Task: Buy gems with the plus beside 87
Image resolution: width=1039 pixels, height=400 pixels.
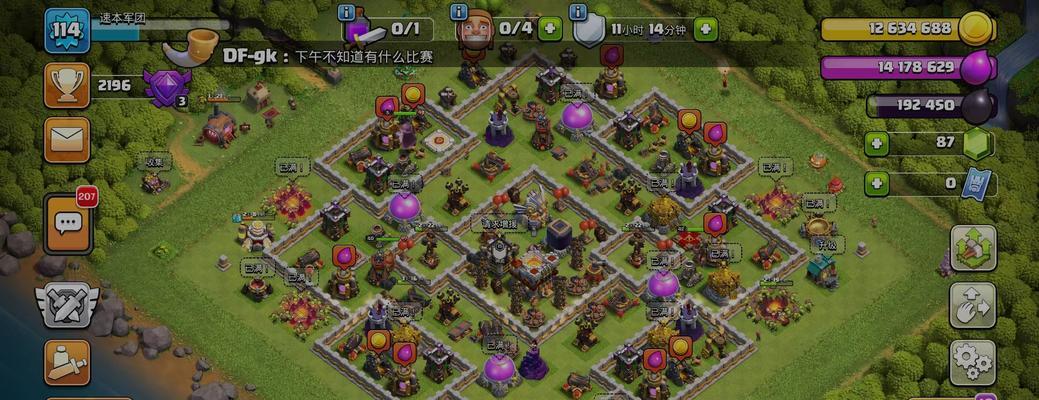Action: point(877,144)
